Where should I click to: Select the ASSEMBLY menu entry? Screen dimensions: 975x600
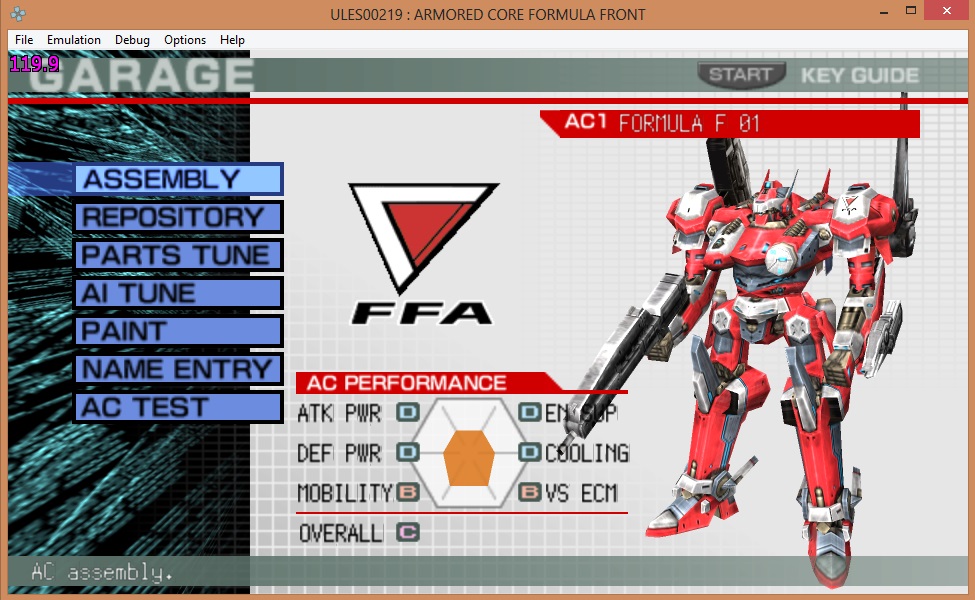pyautogui.click(x=178, y=179)
